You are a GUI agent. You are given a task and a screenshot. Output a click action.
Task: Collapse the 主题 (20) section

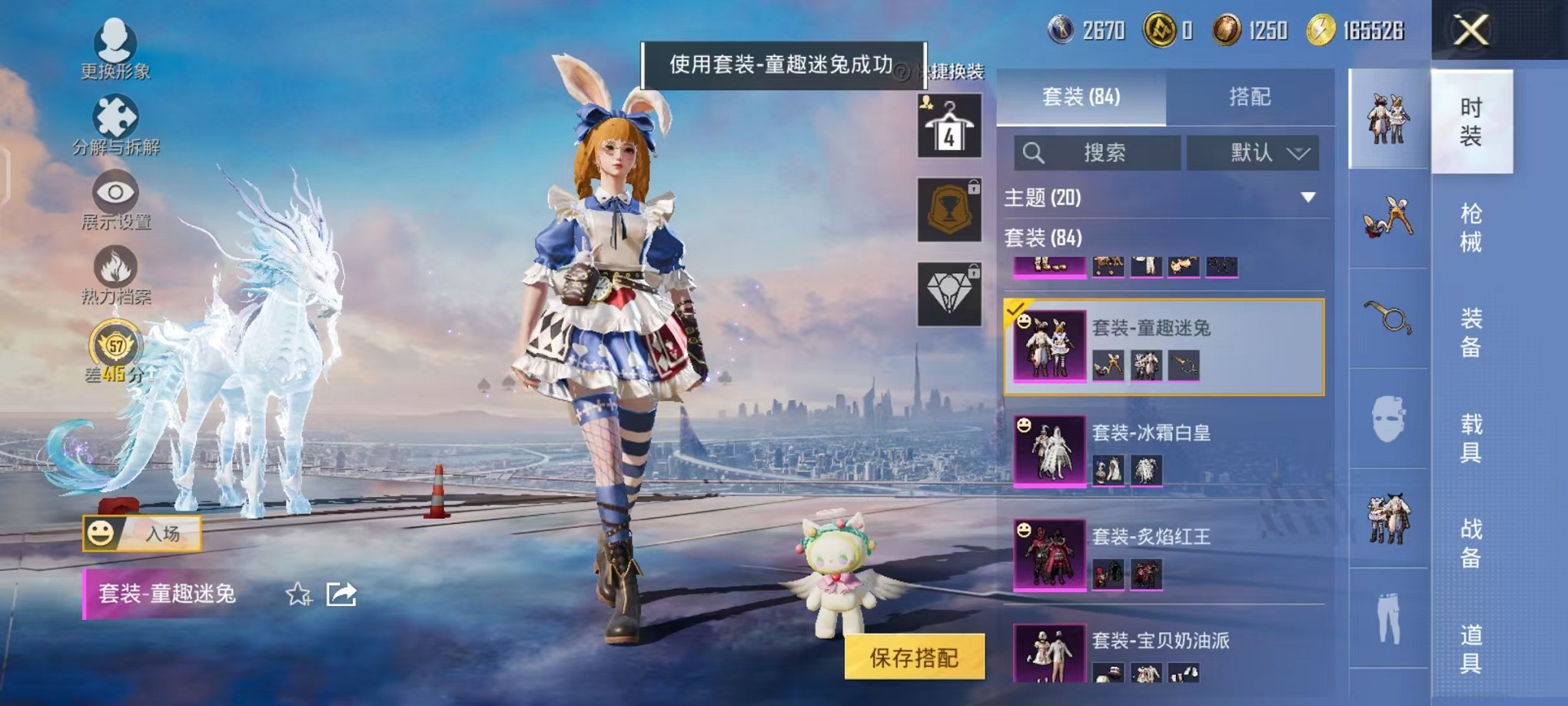click(x=1309, y=197)
